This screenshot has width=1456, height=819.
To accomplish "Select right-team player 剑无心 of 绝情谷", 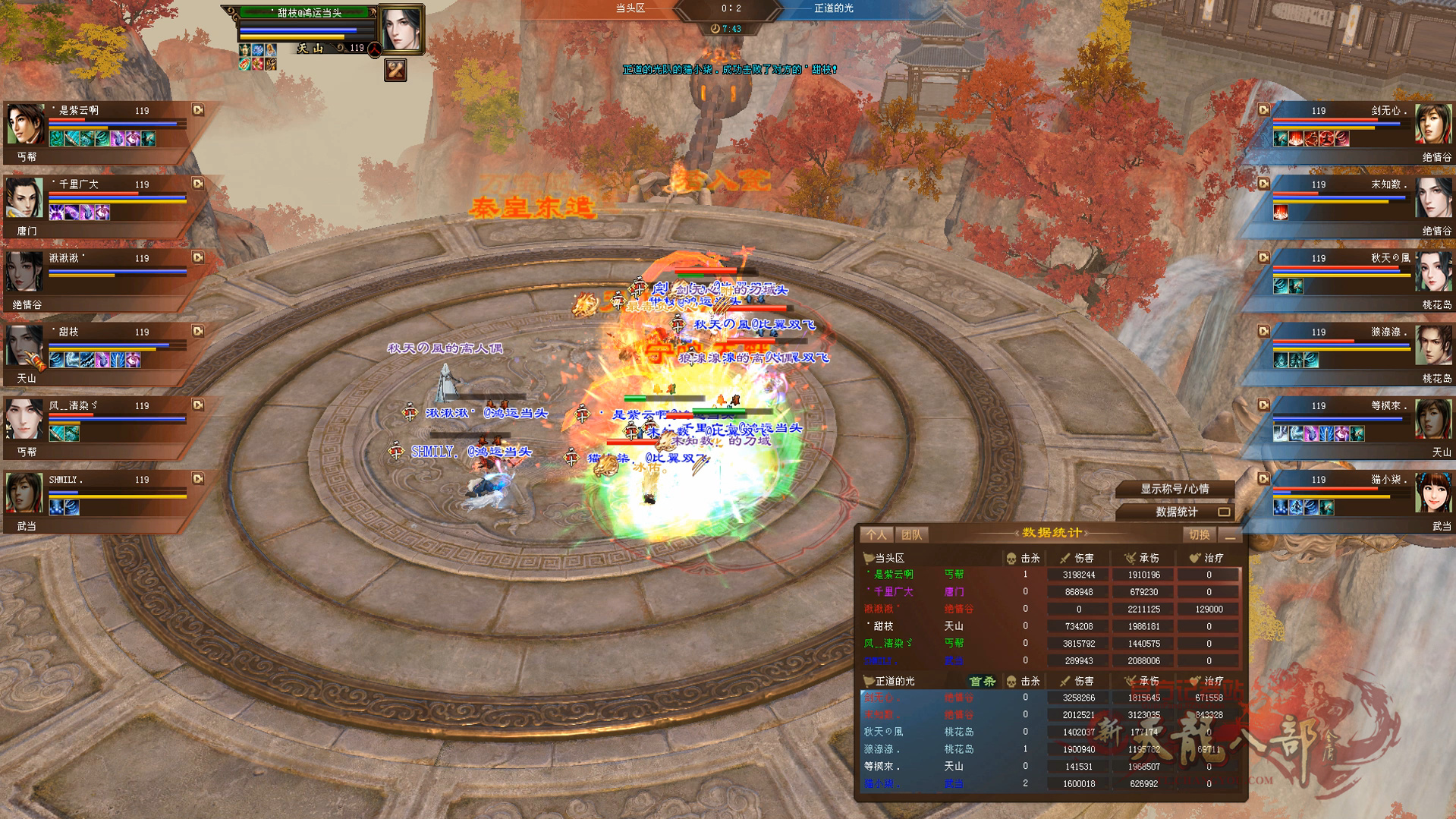I will click(1432, 124).
